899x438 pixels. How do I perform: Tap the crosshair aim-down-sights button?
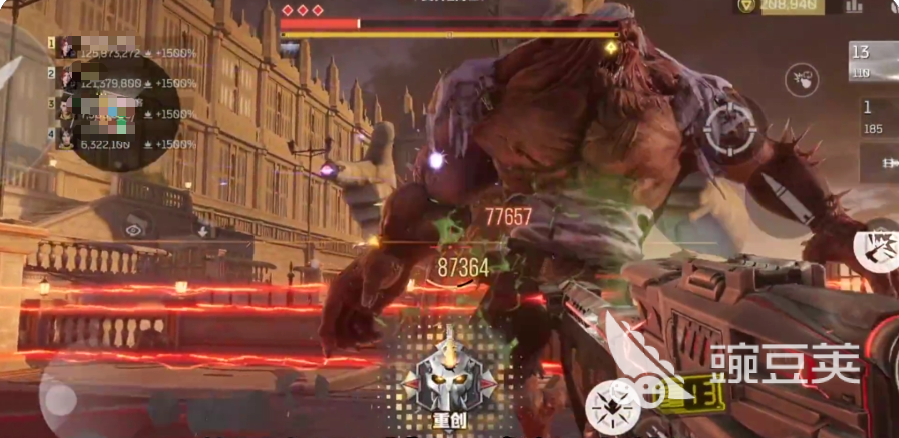(727, 127)
